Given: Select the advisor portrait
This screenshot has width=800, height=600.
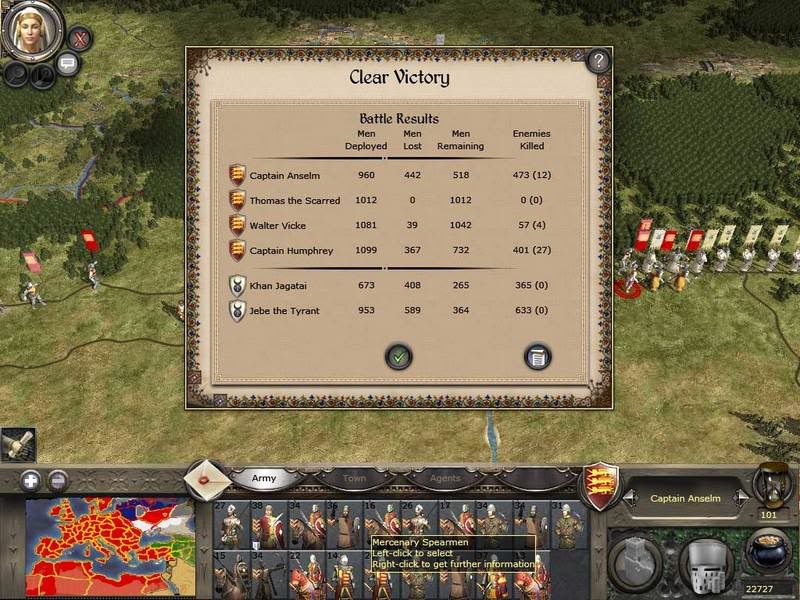Looking at the screenshot, I should click(30, 31).
